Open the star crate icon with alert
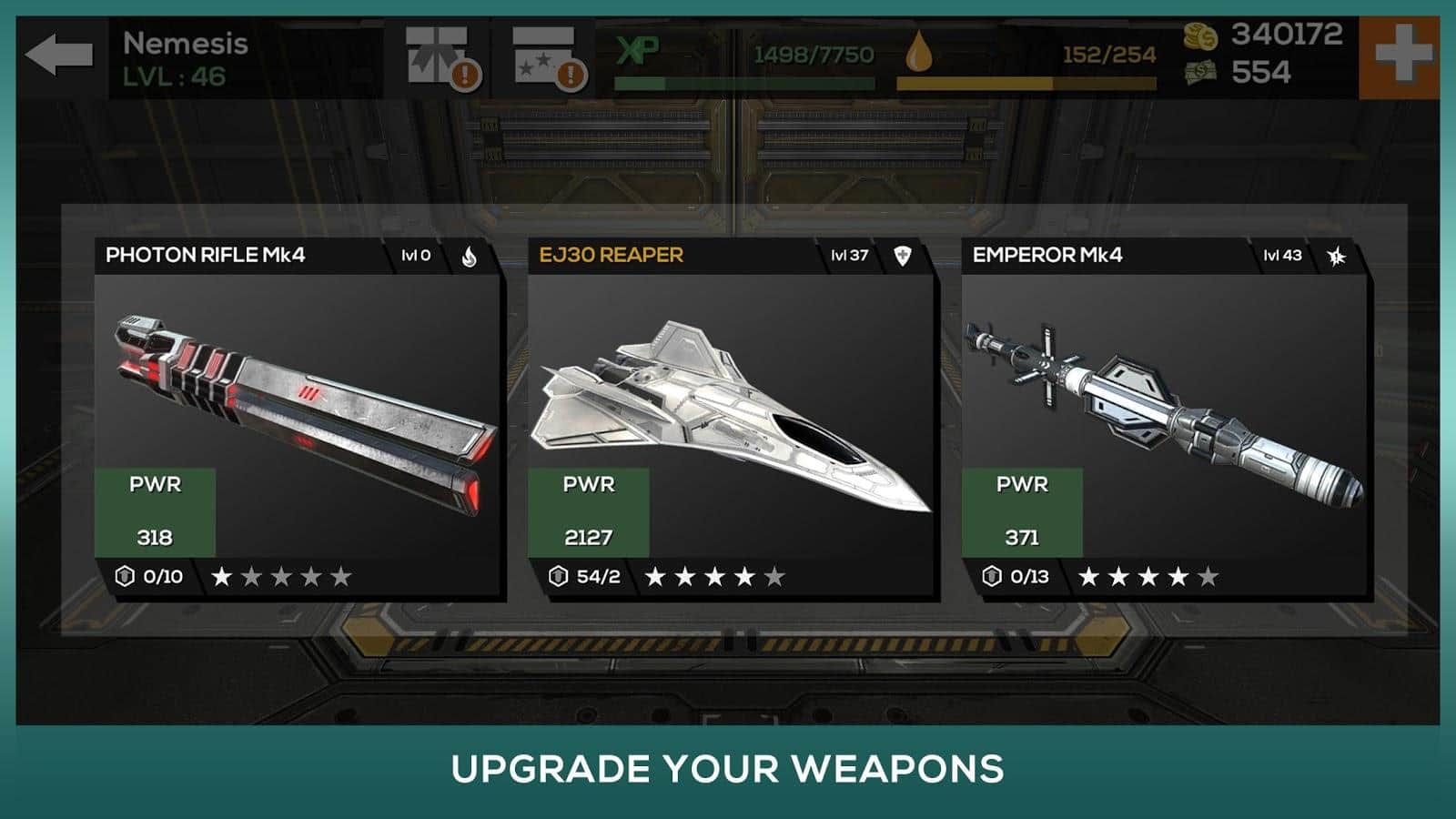This screenshot has width=1456, height=819. pyautogui.click(x=548, y=56)
